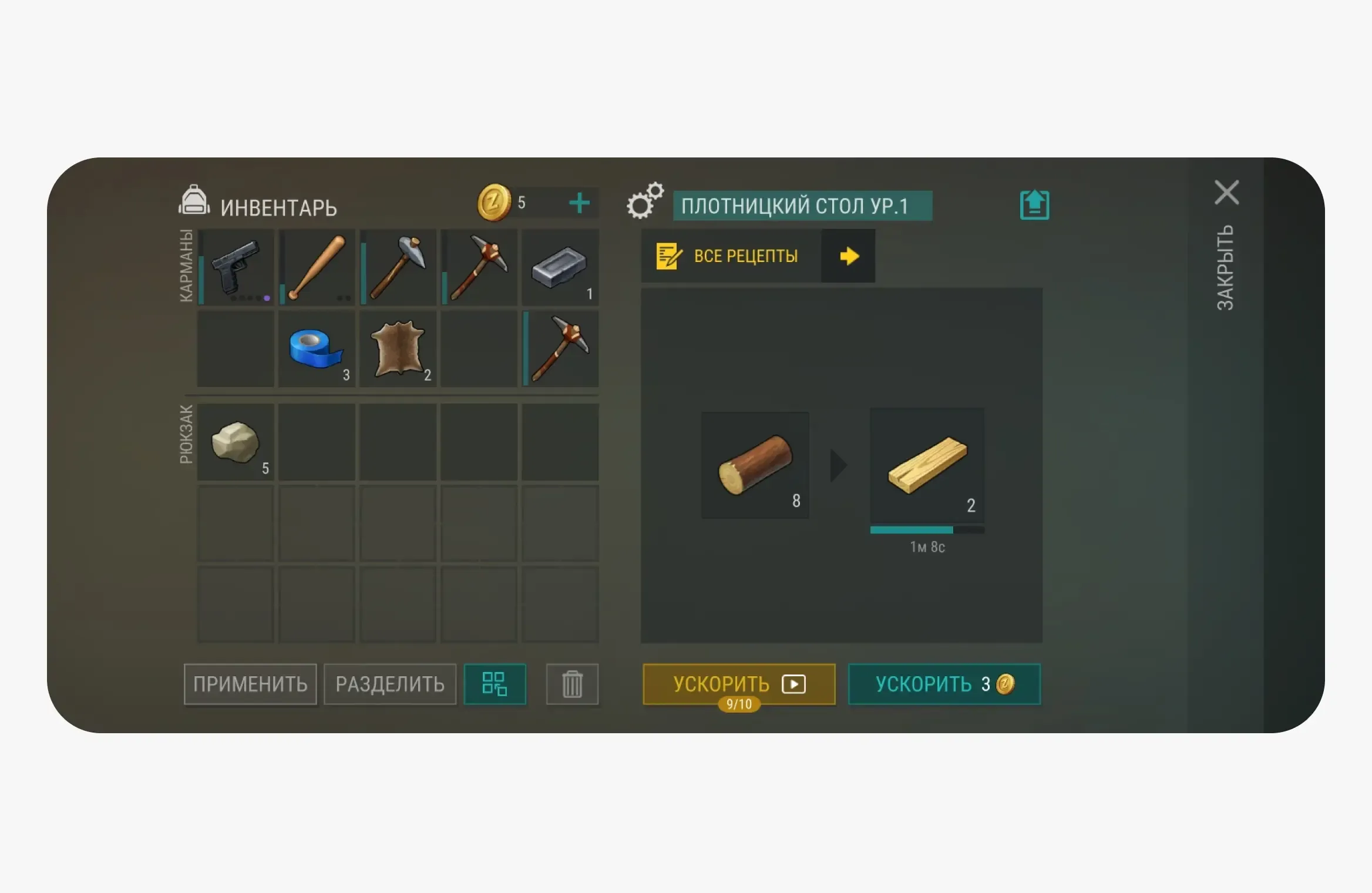Viewport: 1372px width, 893px height.
Task: Open the trash deletion mode
Action: tap(571, 684)
